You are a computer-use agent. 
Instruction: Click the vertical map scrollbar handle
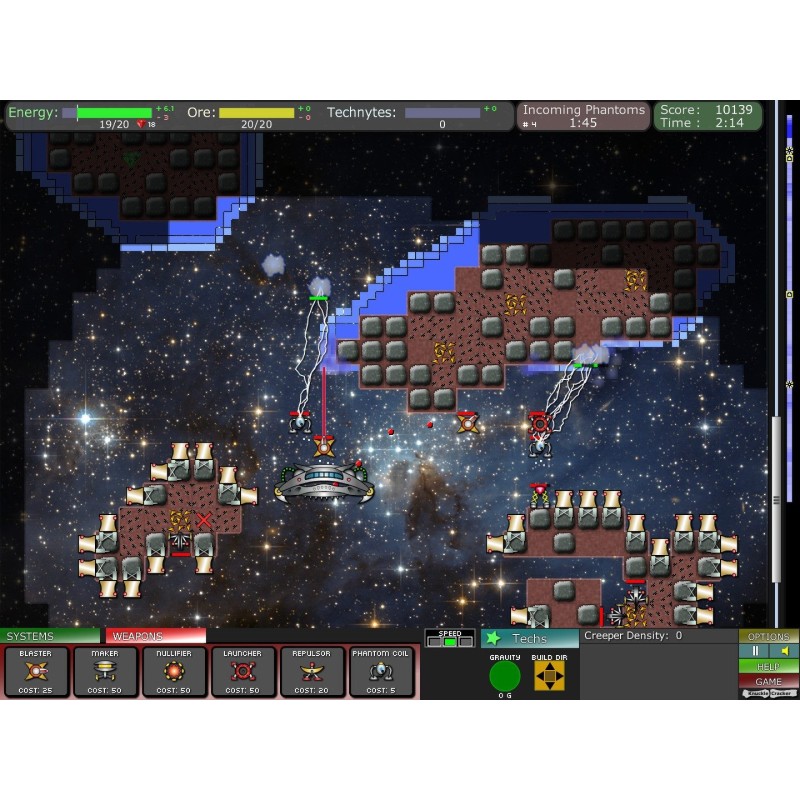click(776, 498)
